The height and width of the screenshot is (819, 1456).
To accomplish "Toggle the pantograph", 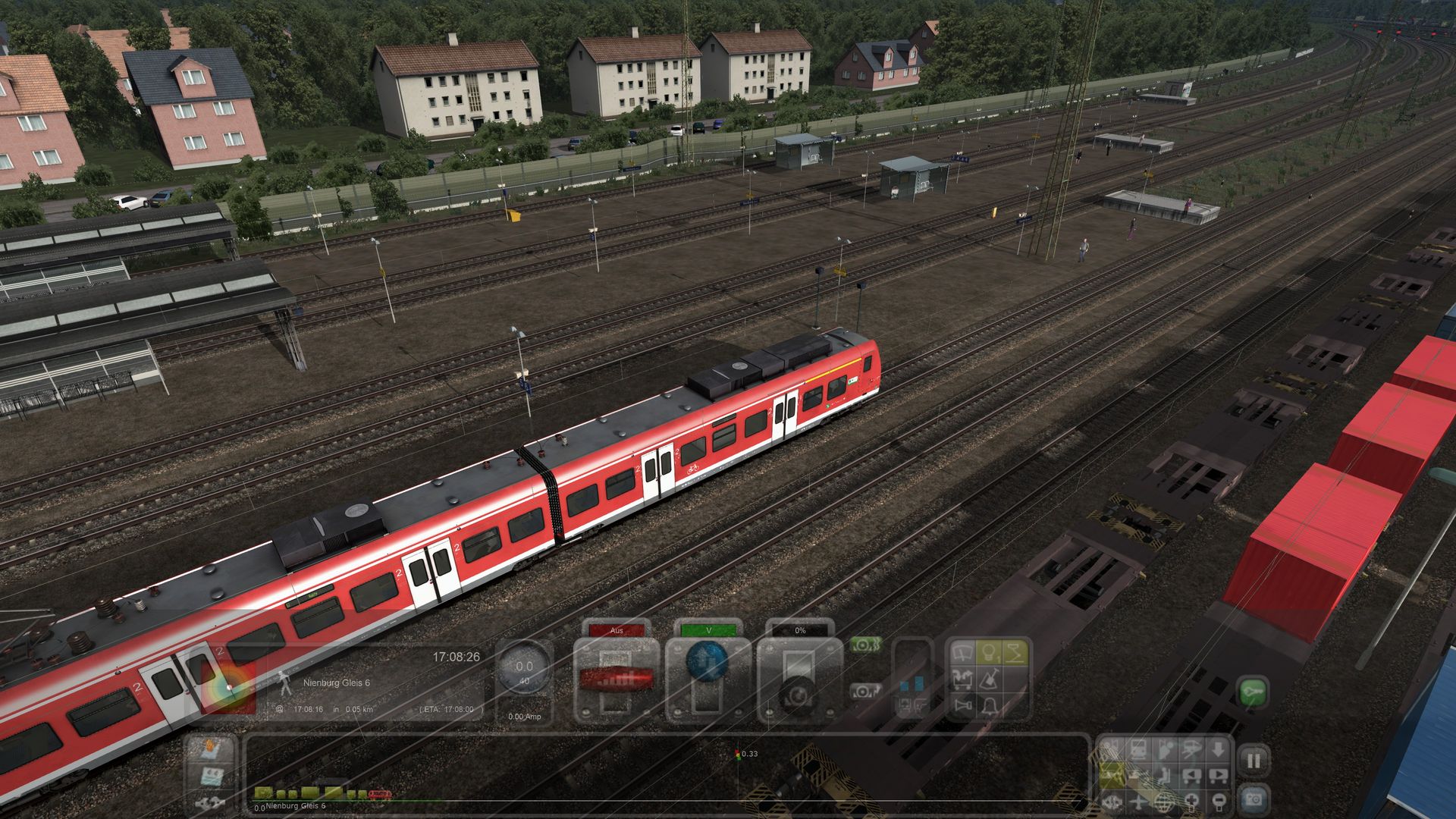I will tap(1014, 653).
